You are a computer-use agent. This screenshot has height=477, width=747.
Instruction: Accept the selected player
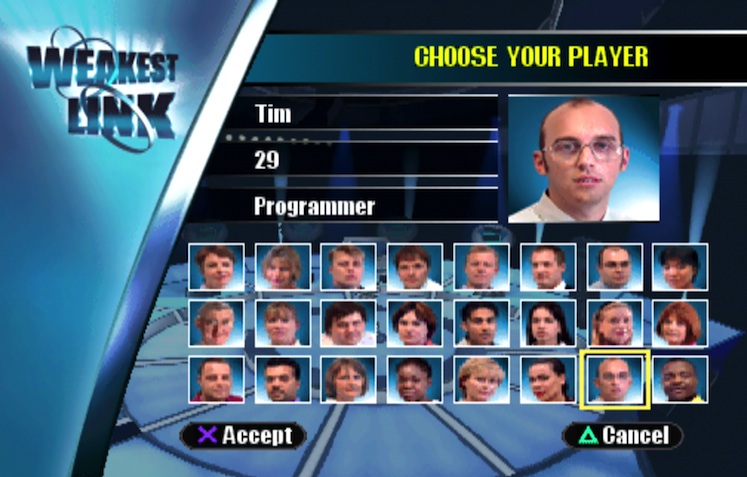tap(243, 435)
